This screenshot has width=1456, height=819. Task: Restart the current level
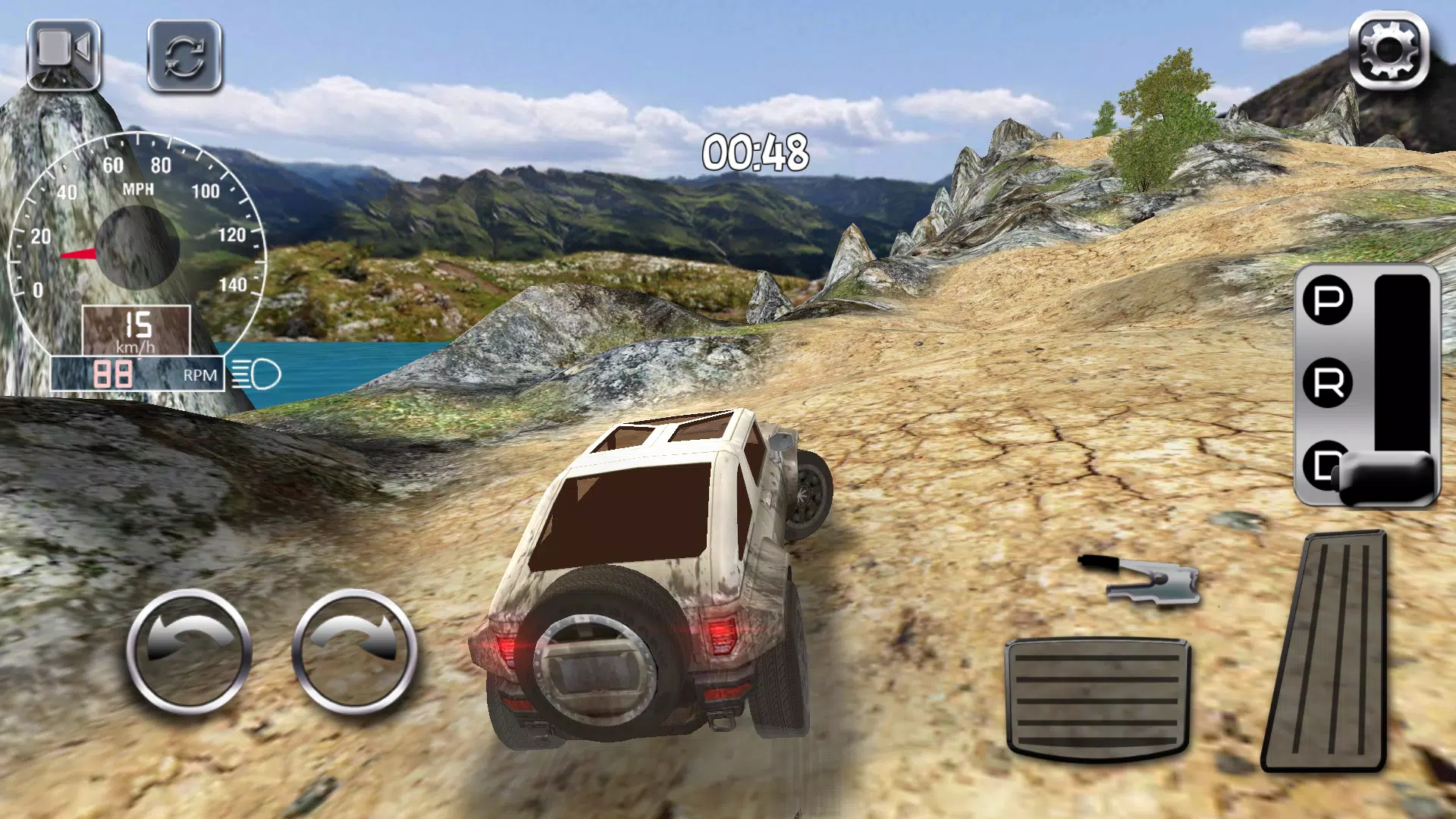[186, 57]
